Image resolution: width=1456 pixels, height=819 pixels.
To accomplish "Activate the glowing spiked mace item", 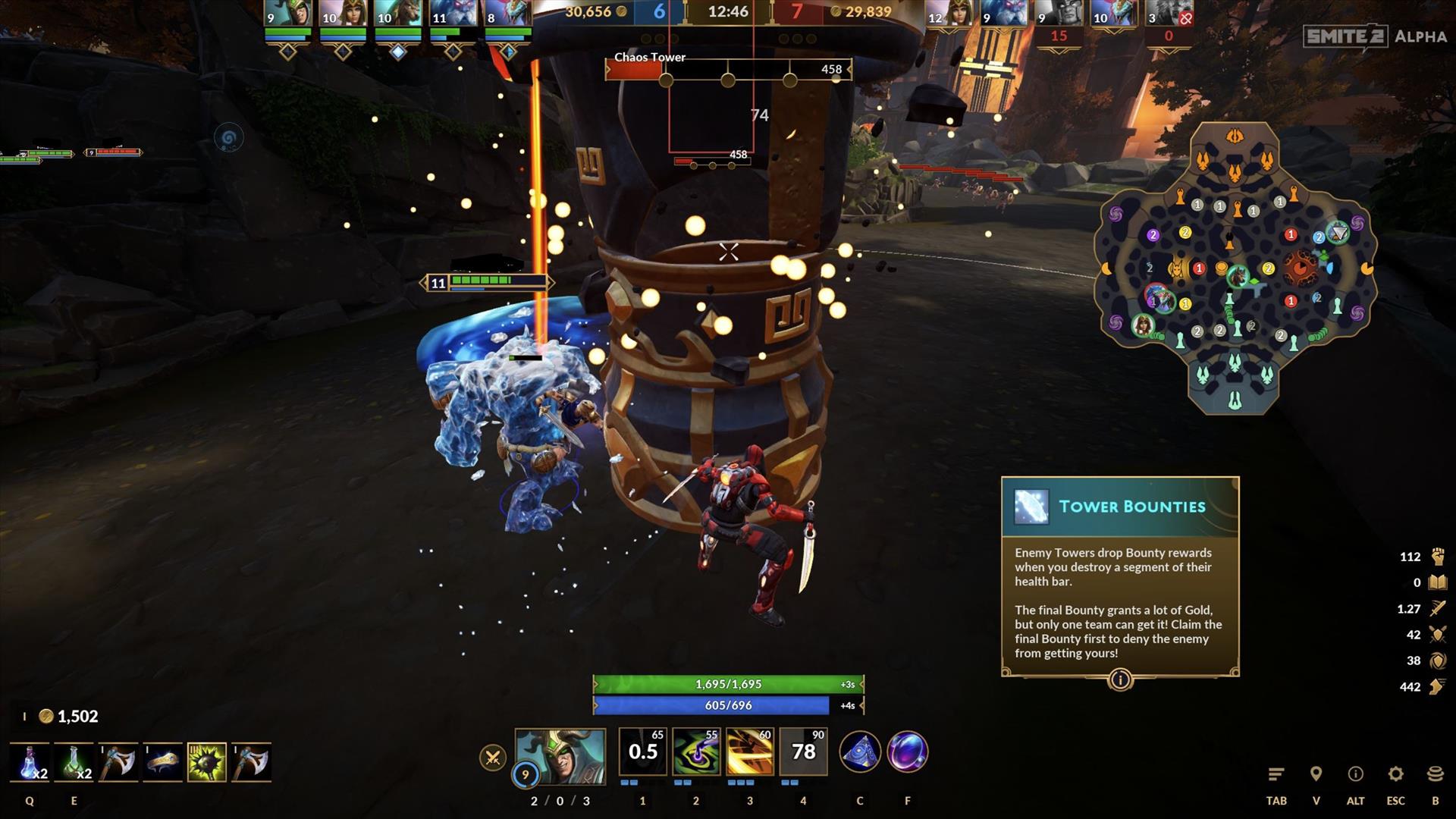I will (x=207, y=762).
